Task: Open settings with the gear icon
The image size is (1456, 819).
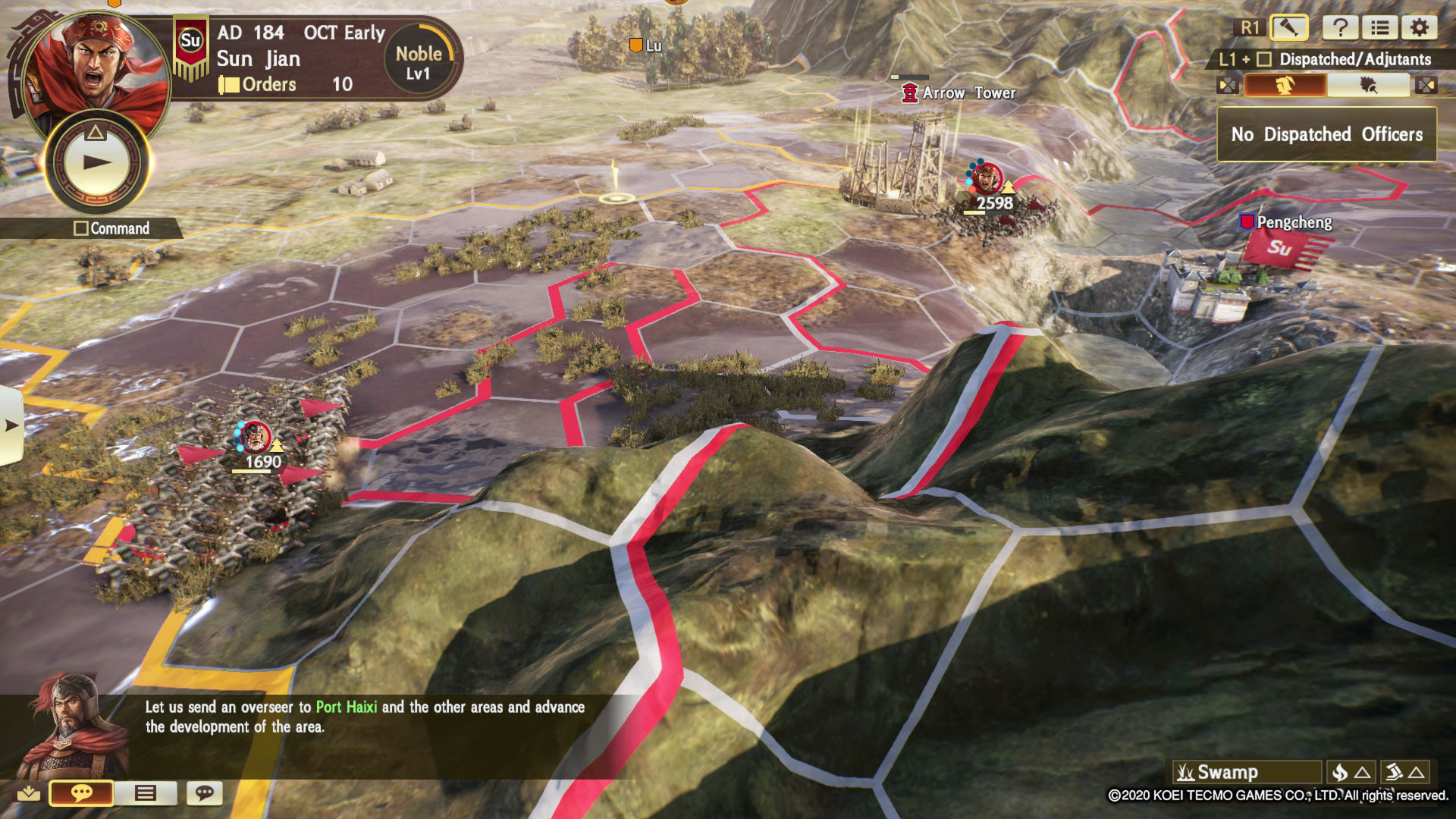Action: click(1419, 28)
